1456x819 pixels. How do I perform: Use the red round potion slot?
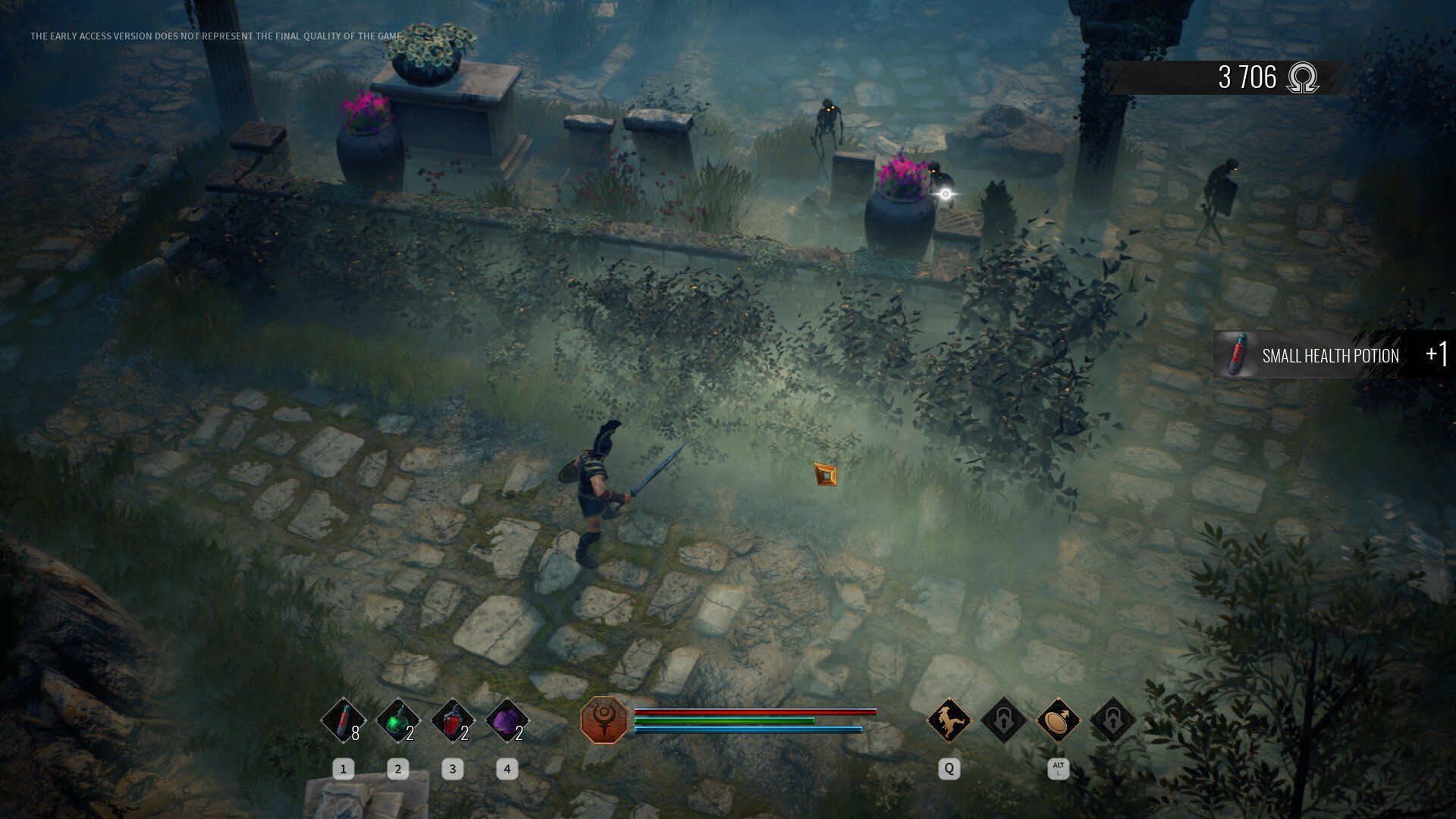[x=453, y=720]
